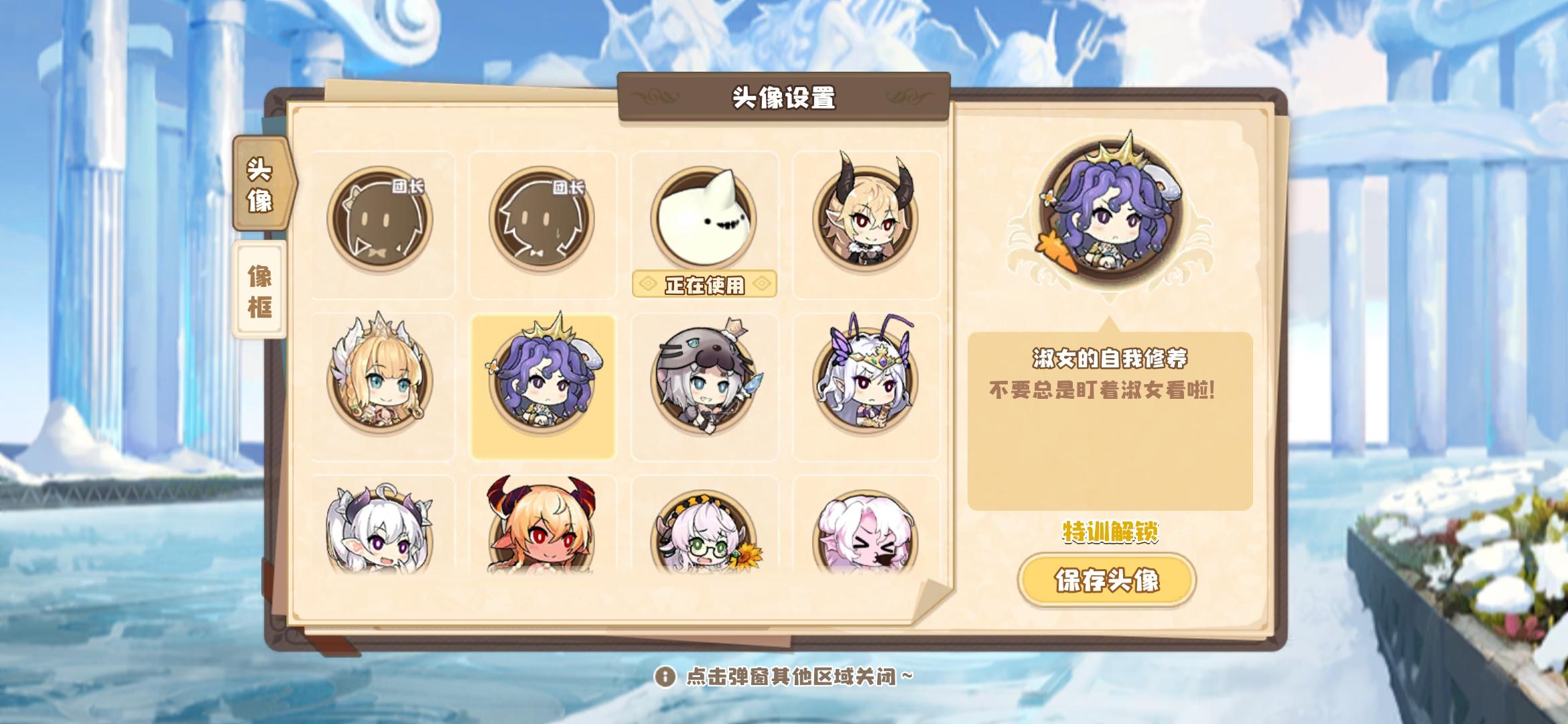Select the avatar with glasses and sunflower

point(704,536)
